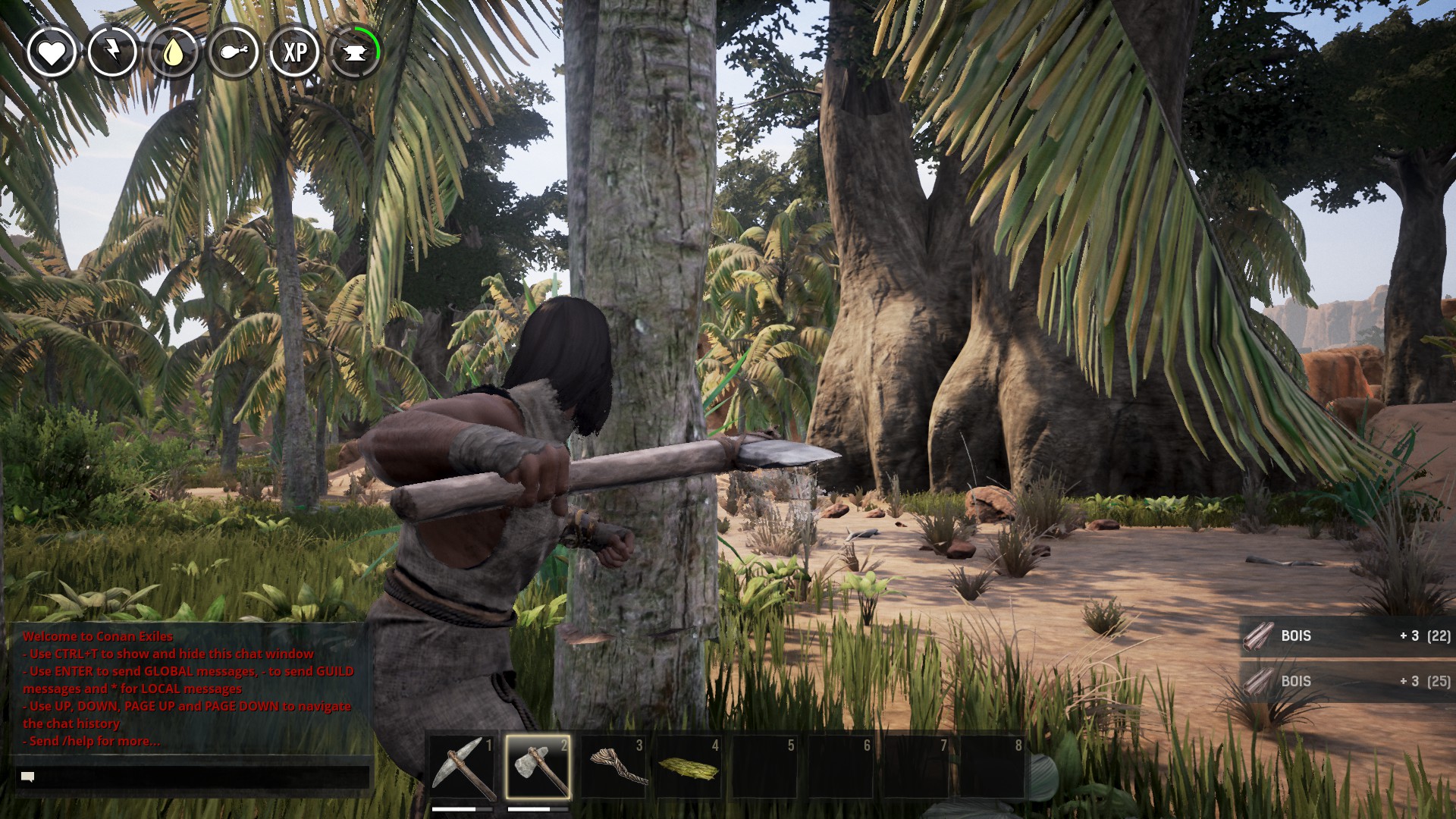
Task: Click the meat drumstick hunger icon
Action: tap(234, 52)
